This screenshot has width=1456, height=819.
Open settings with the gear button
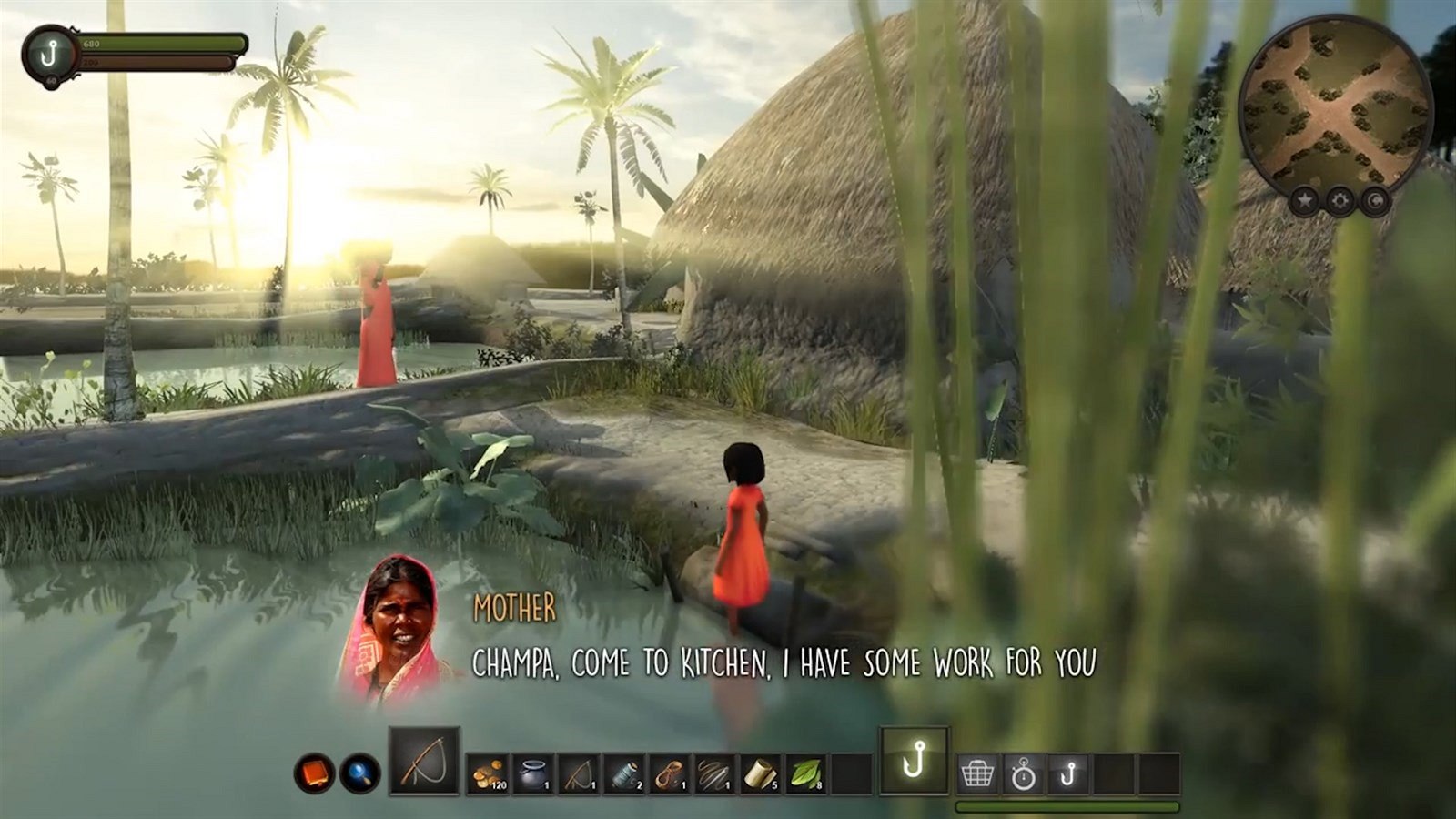pyautogui.click(x=1339, y=201)
